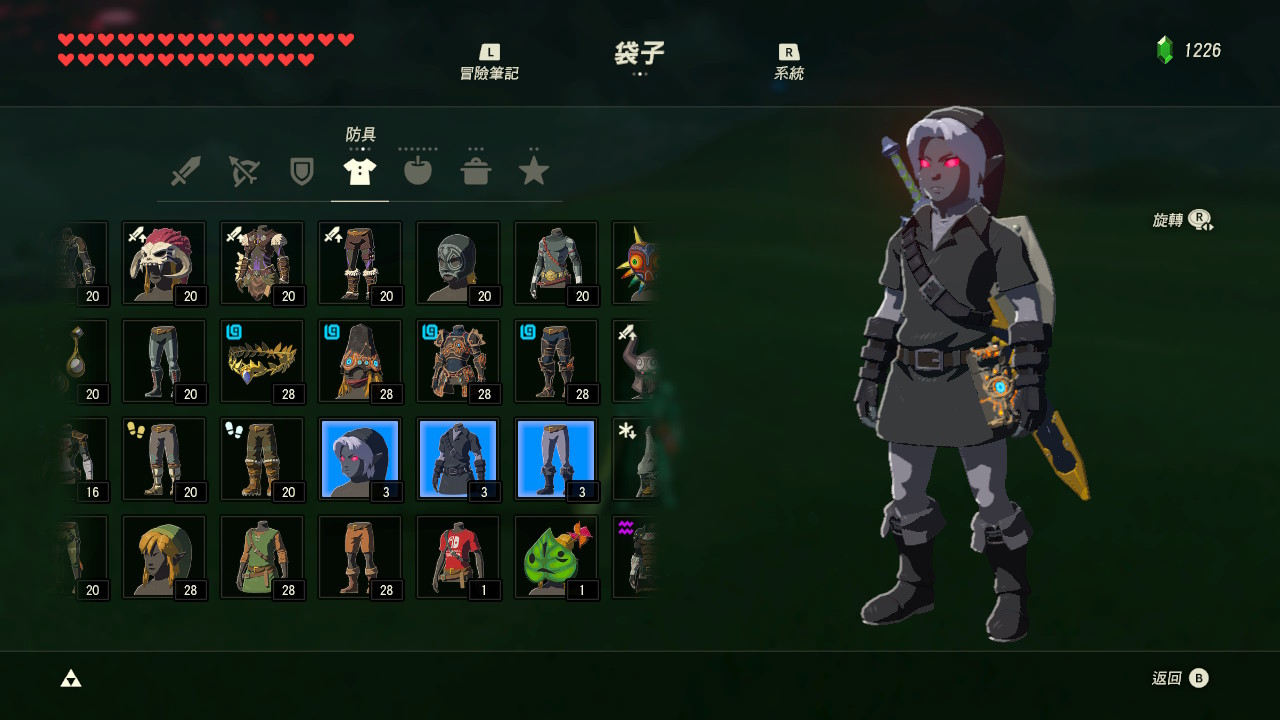This screenshot has width=1280, height=720.
Task: Select the cooking pot materials tab icon
Action: (475, 170)
